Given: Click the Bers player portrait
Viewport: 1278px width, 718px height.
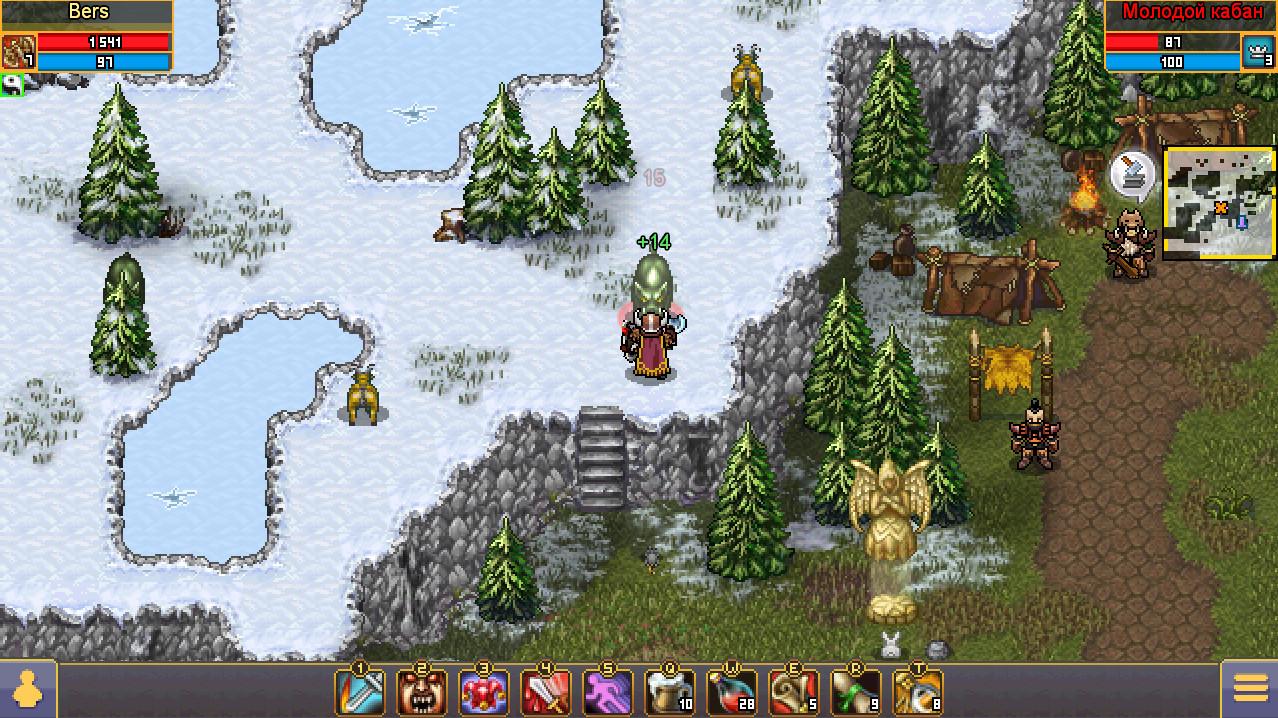Looking at the screenshot, I should [x=19, y=51].
